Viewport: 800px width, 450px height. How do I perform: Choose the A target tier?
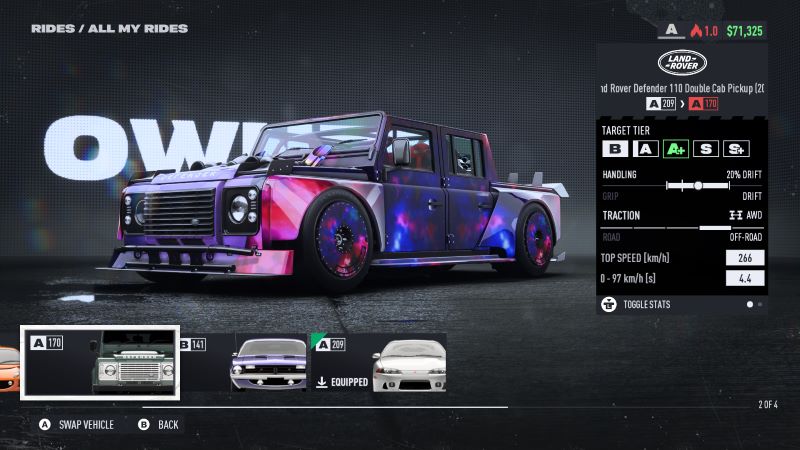(646, 149)
